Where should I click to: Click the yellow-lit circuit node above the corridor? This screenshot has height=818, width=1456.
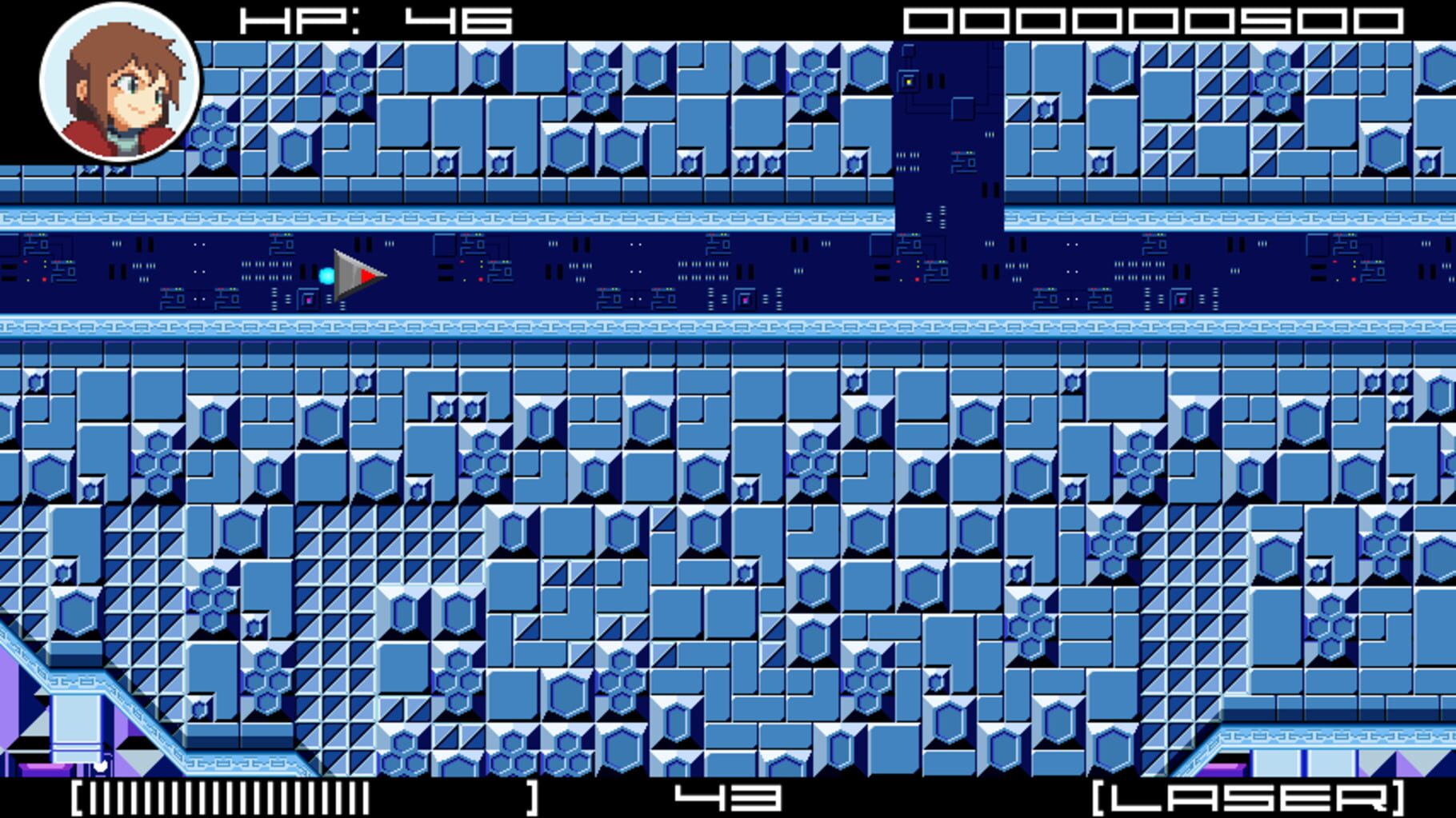tap(909, 81)
